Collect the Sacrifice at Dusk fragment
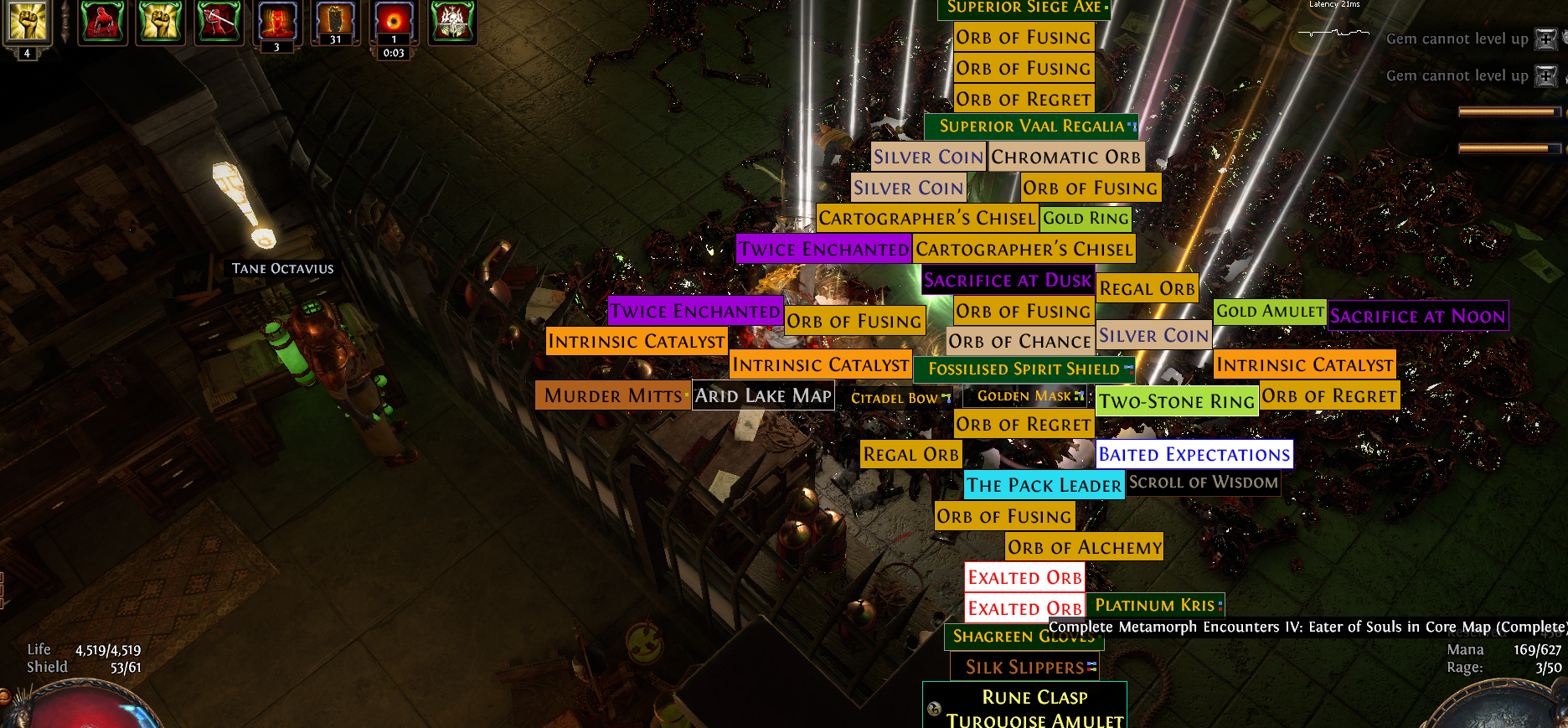Screen dimensions: 1568x728 tap(1008, 281)
